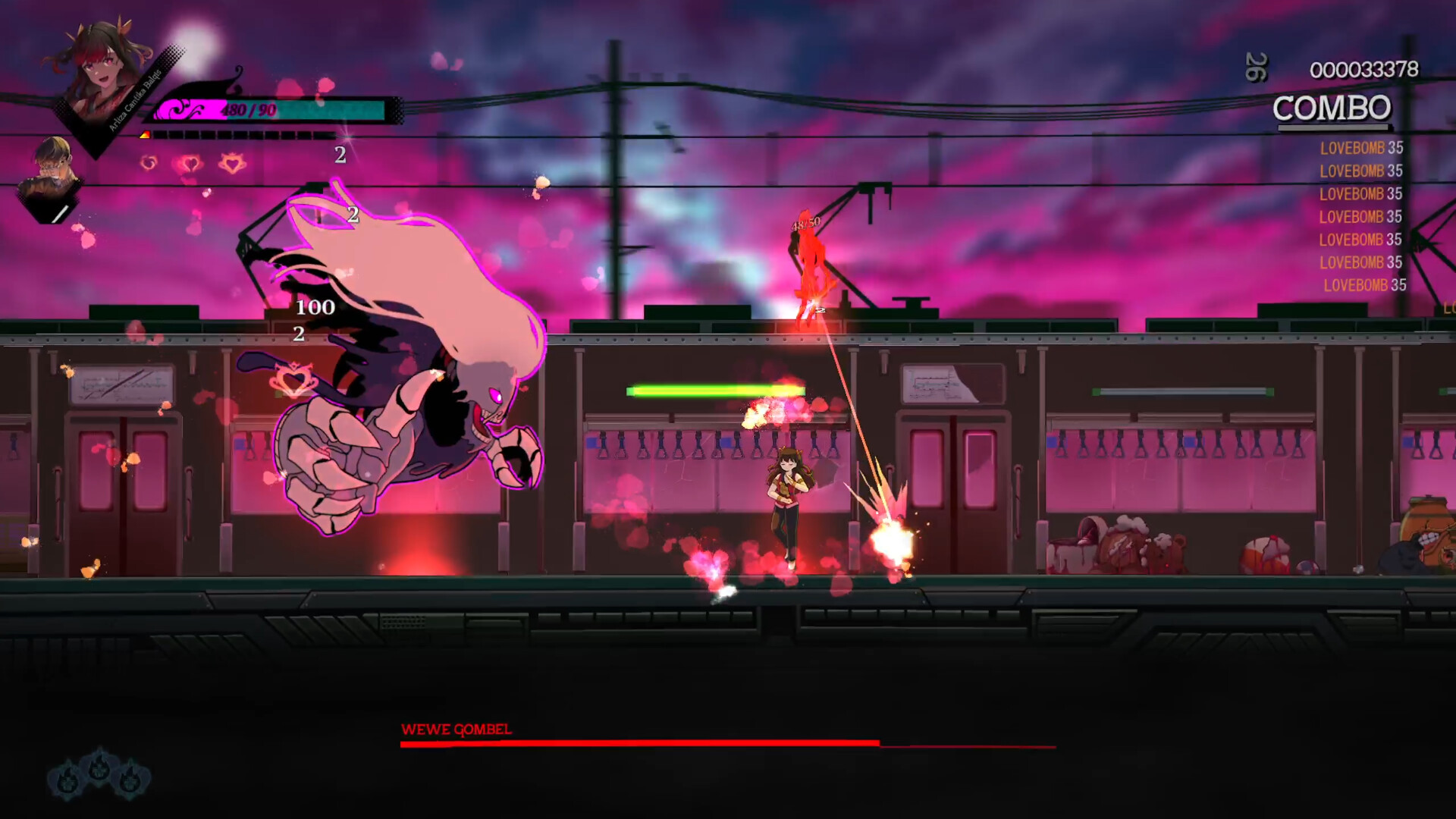Choose the small swirling heart ring icon

tap(149, 162)
